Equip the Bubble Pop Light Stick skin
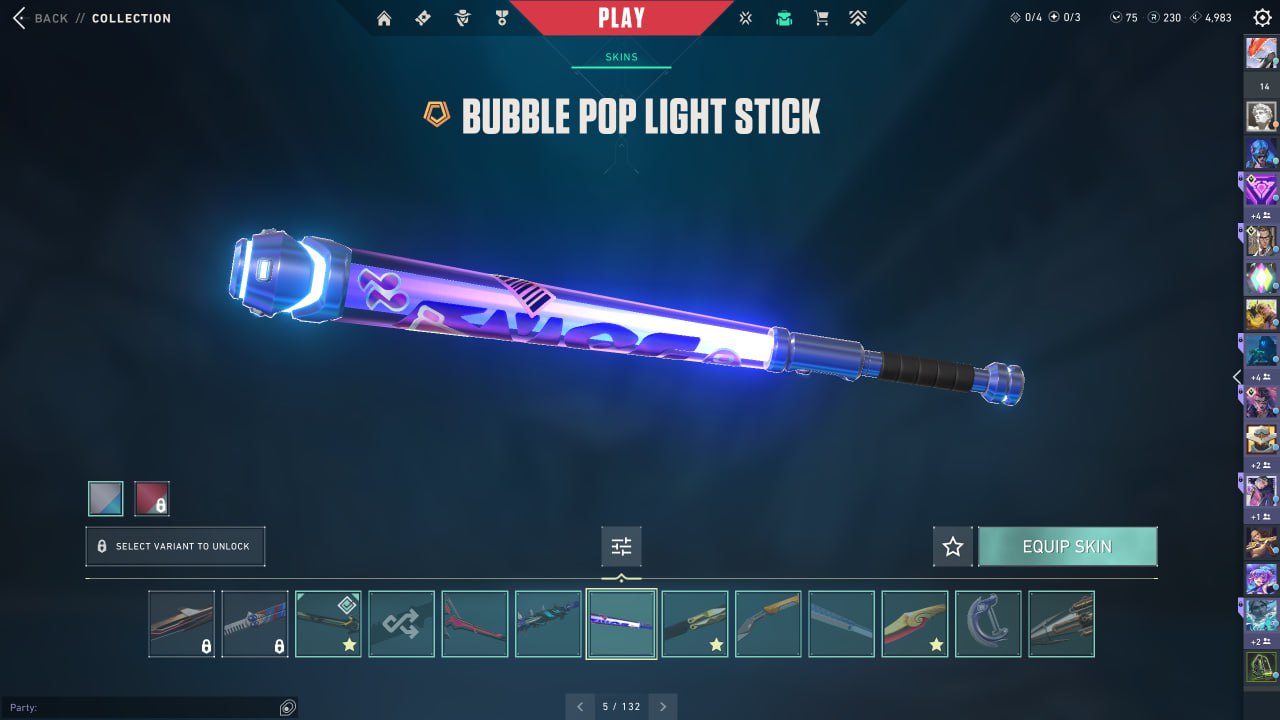Screen dimensions: 1280x720 [x=1067, y=547]
